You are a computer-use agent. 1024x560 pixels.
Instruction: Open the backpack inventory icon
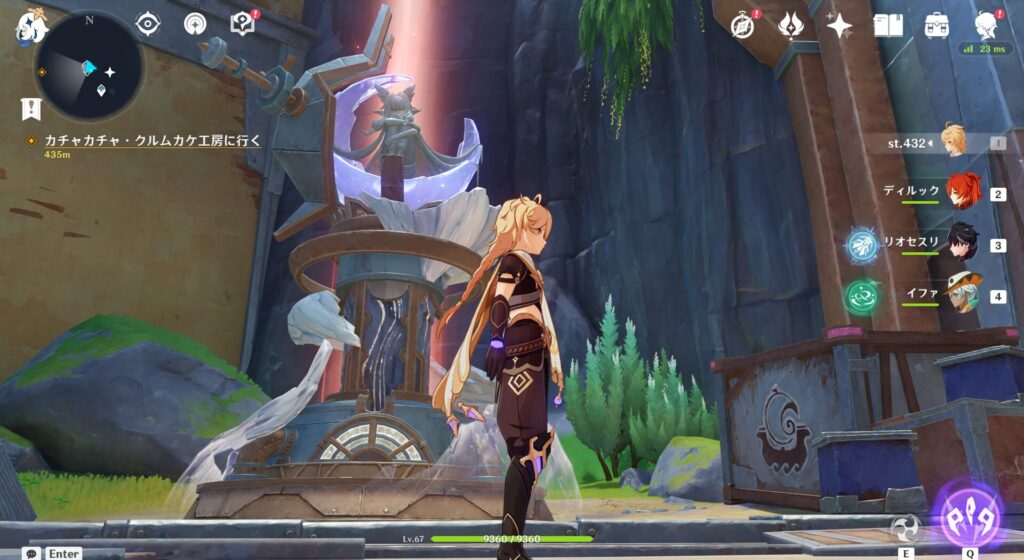936,25
